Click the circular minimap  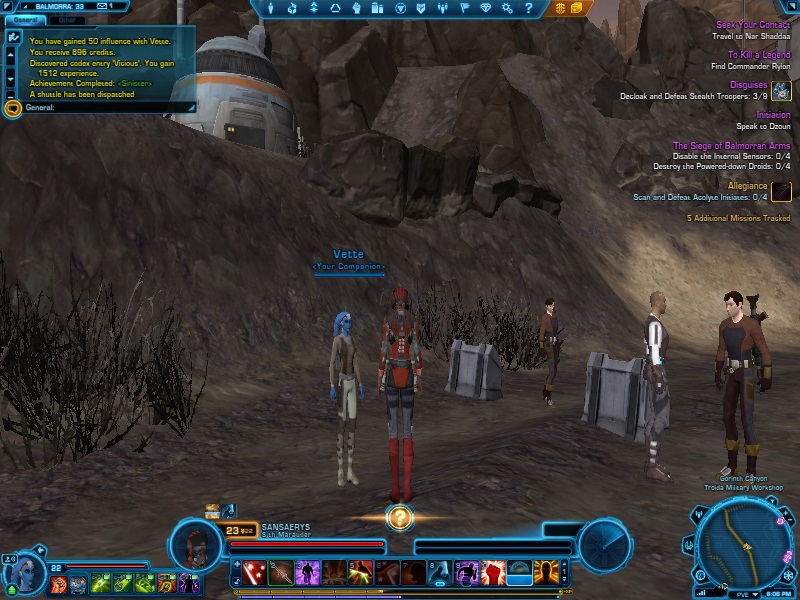(741, 546)
